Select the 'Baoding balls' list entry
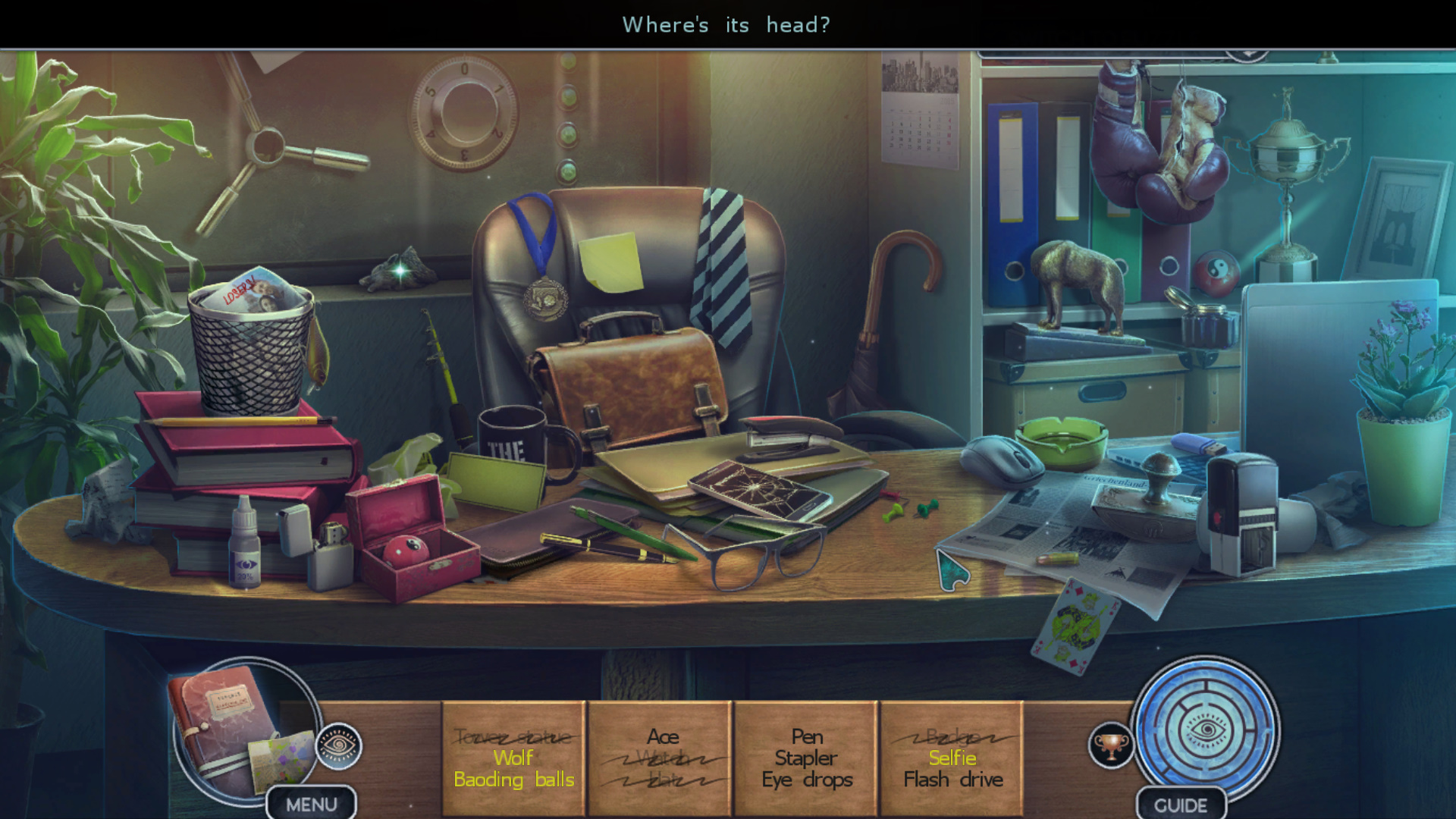 (513, 780)
